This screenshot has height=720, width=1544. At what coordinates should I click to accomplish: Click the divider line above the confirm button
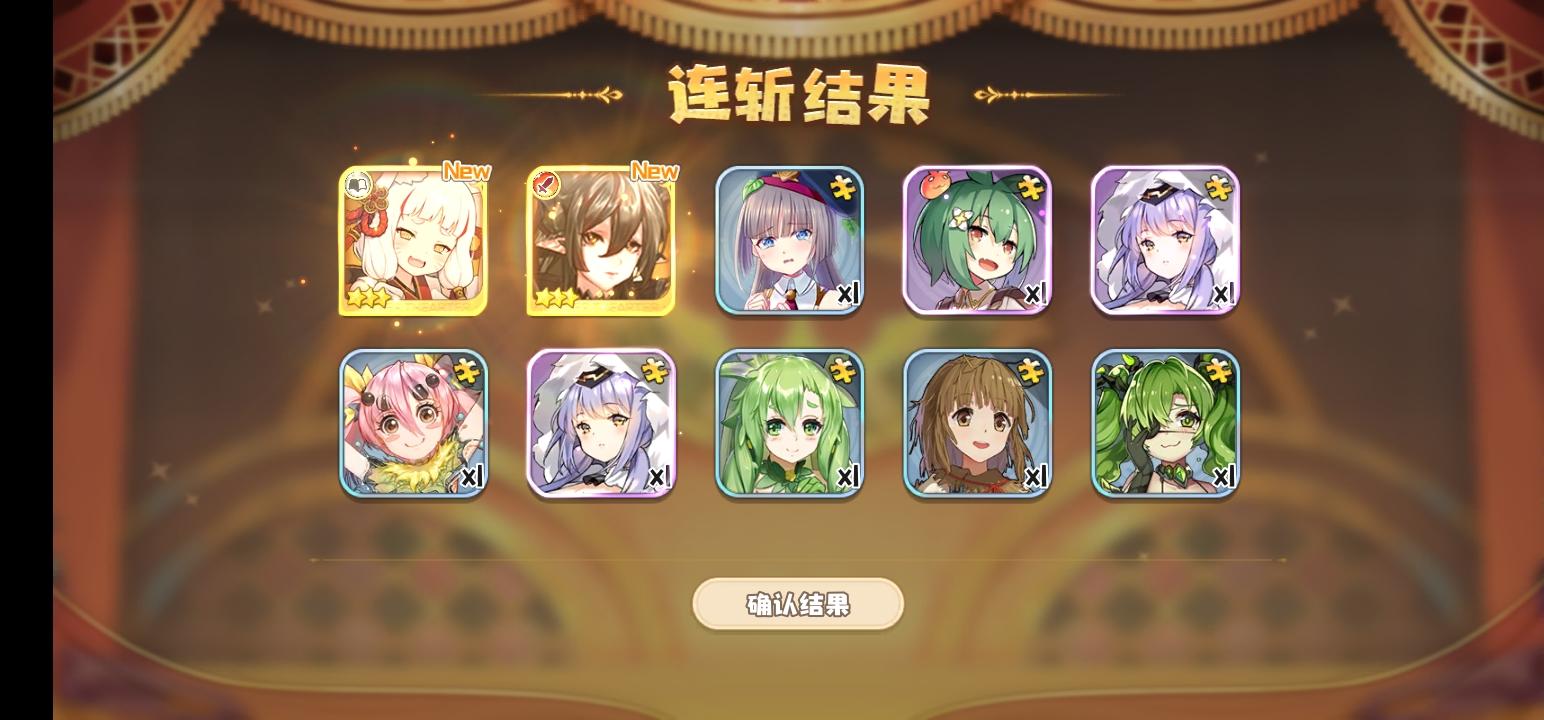[x=799, y=561]
